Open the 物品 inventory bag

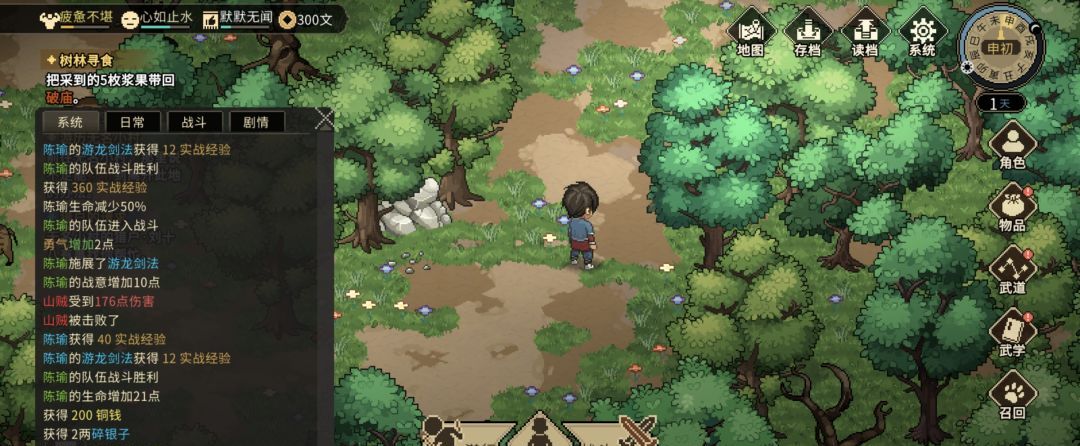pos(1012,209)
